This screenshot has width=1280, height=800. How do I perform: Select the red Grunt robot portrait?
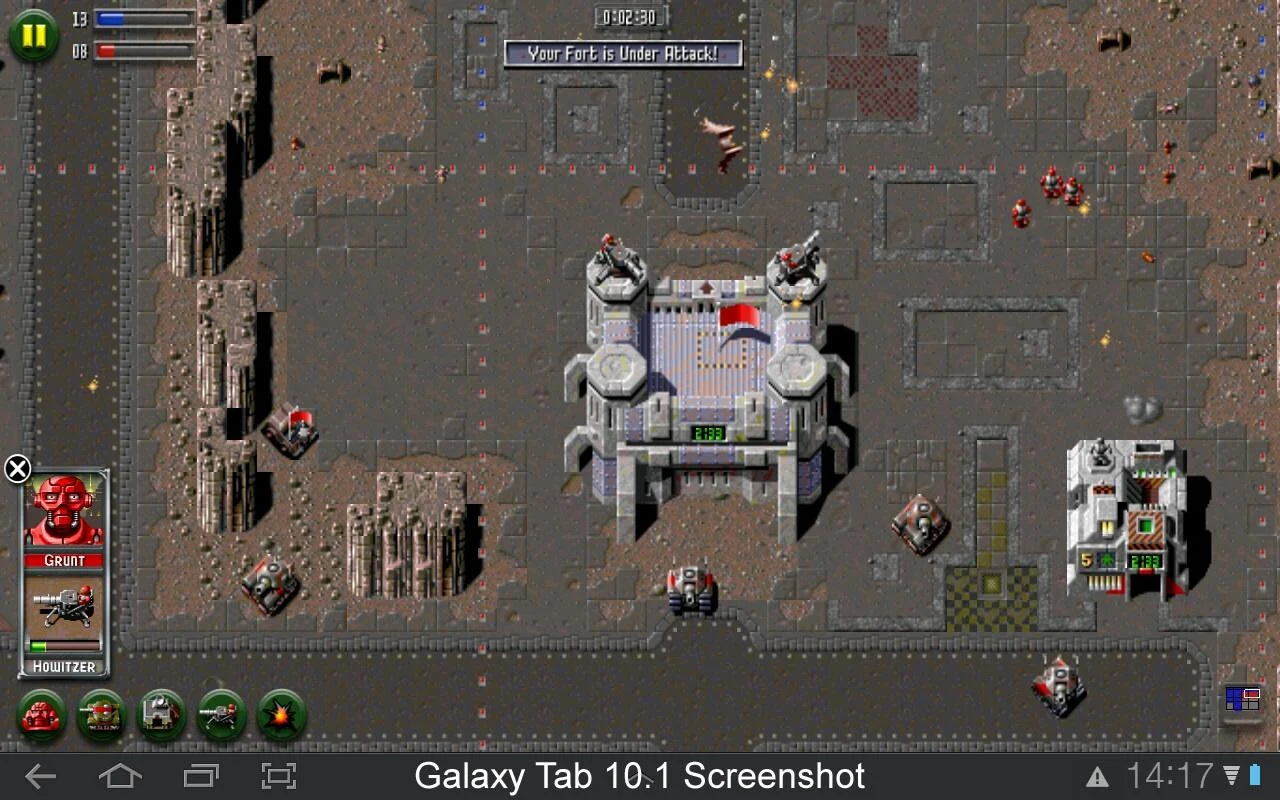[x=64, y=510]
